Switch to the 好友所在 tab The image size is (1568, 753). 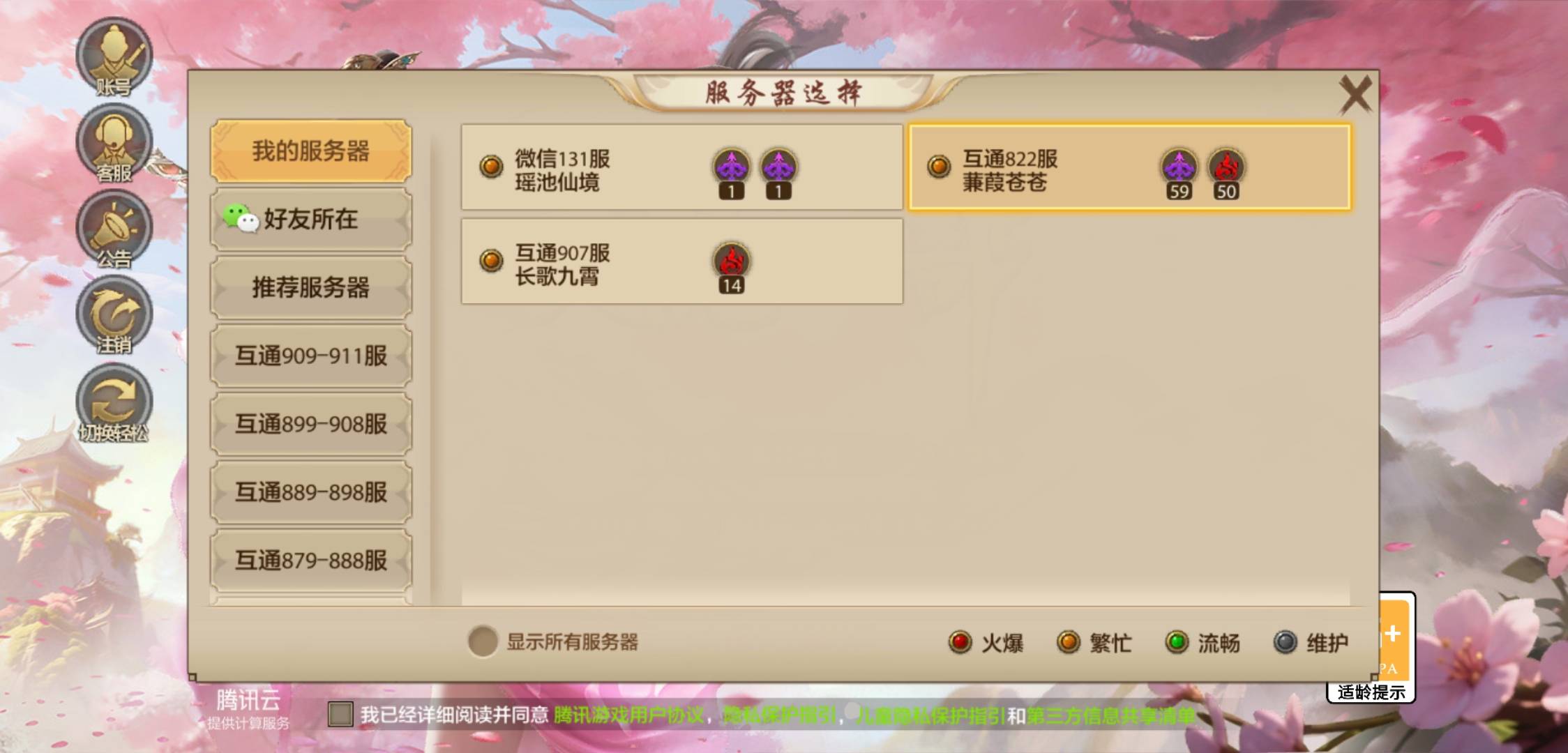coord(312,220)
